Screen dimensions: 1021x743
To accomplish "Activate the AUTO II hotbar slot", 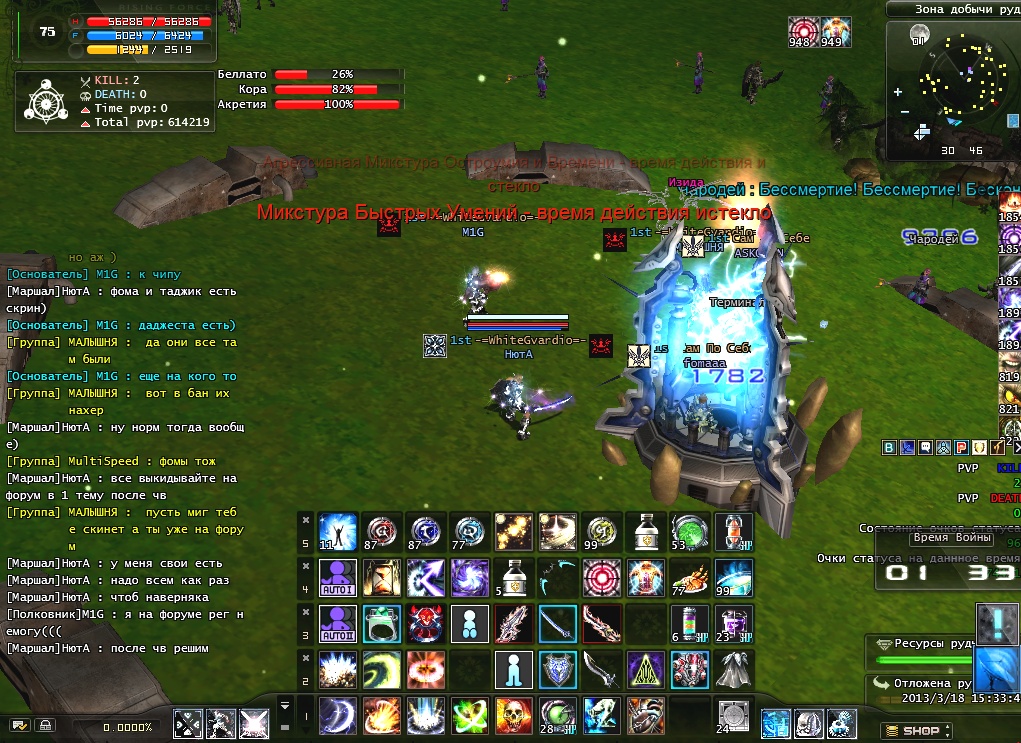I will coord(336,623).
